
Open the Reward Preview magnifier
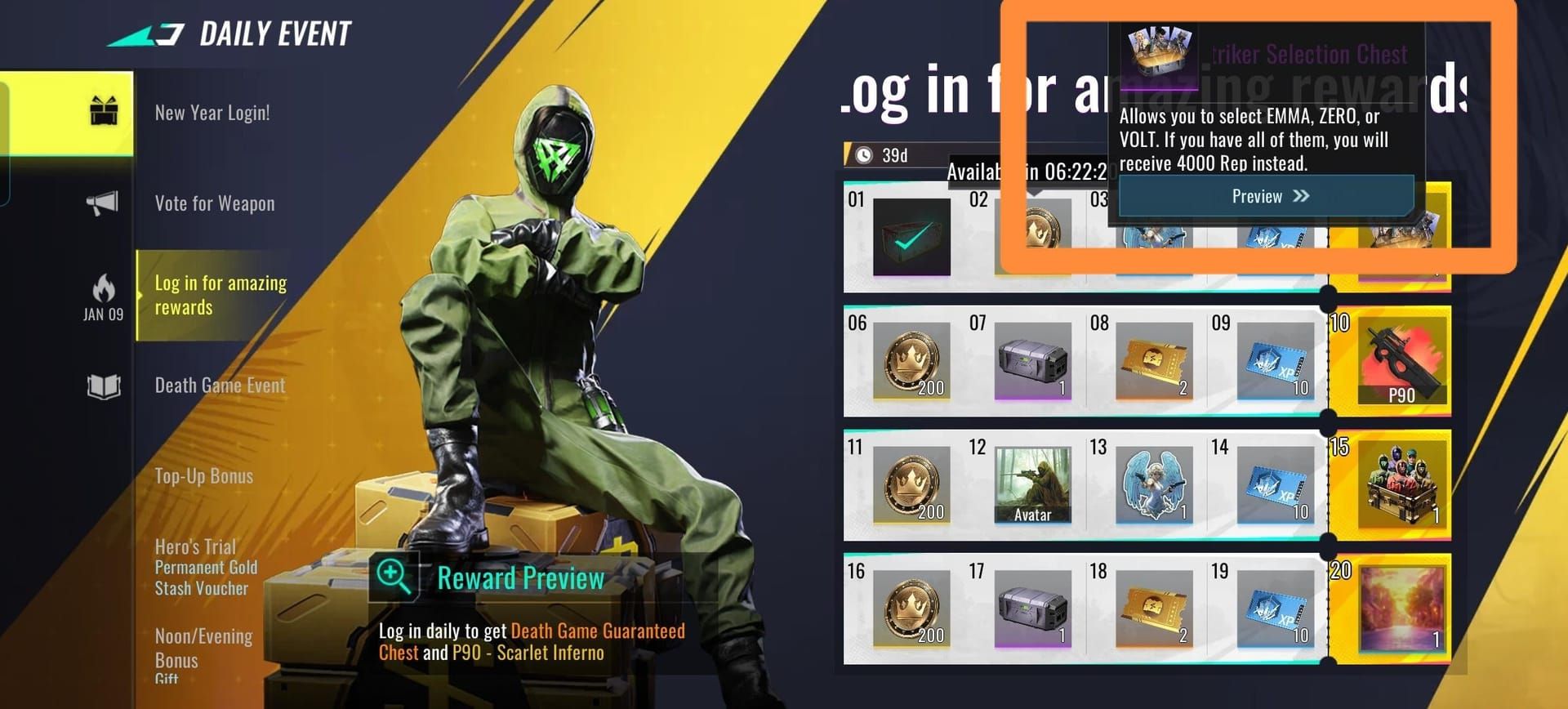pos(394,576)
